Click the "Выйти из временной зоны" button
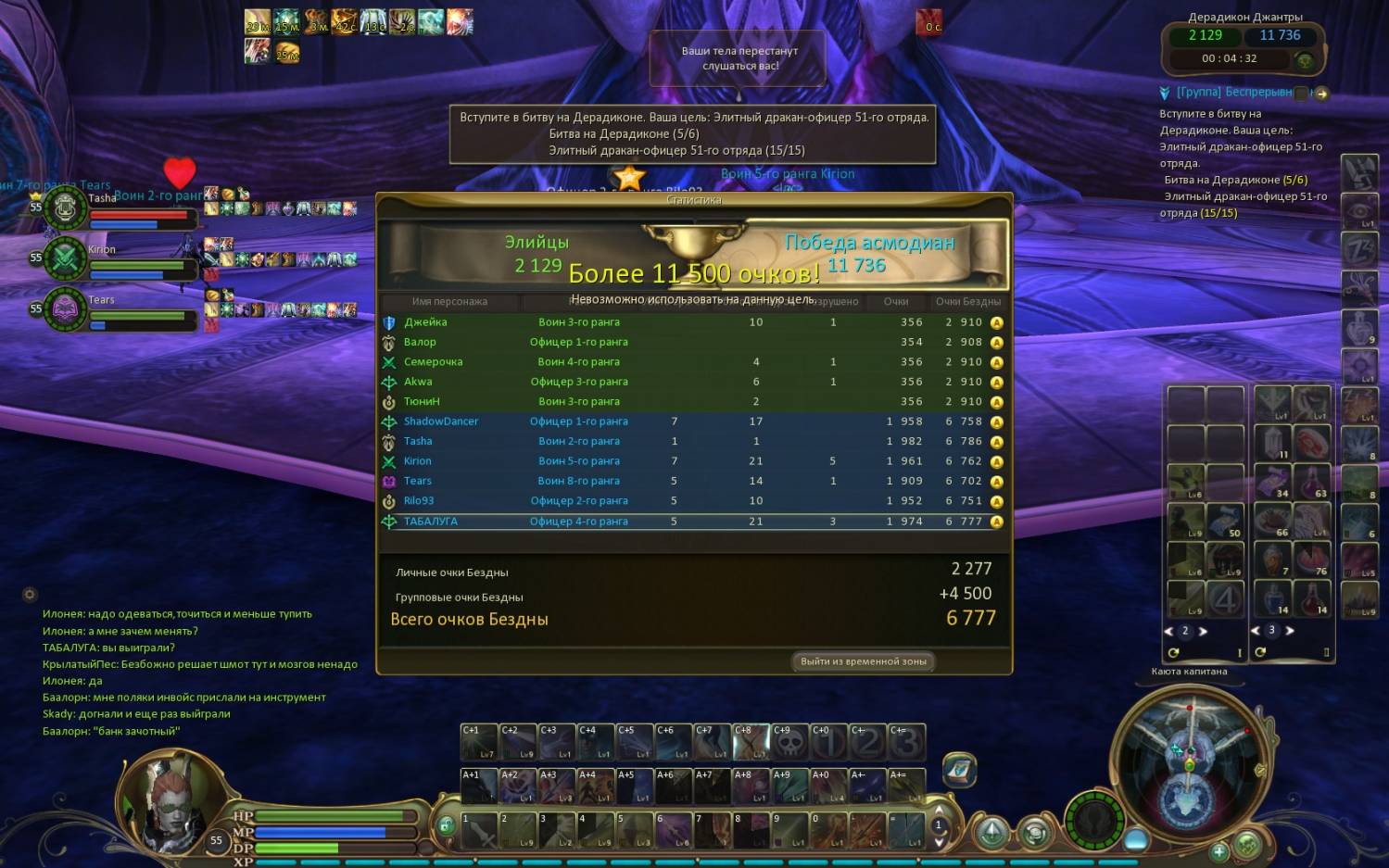The width and height of the screenshot is (1389, 868). coord(863,661)
